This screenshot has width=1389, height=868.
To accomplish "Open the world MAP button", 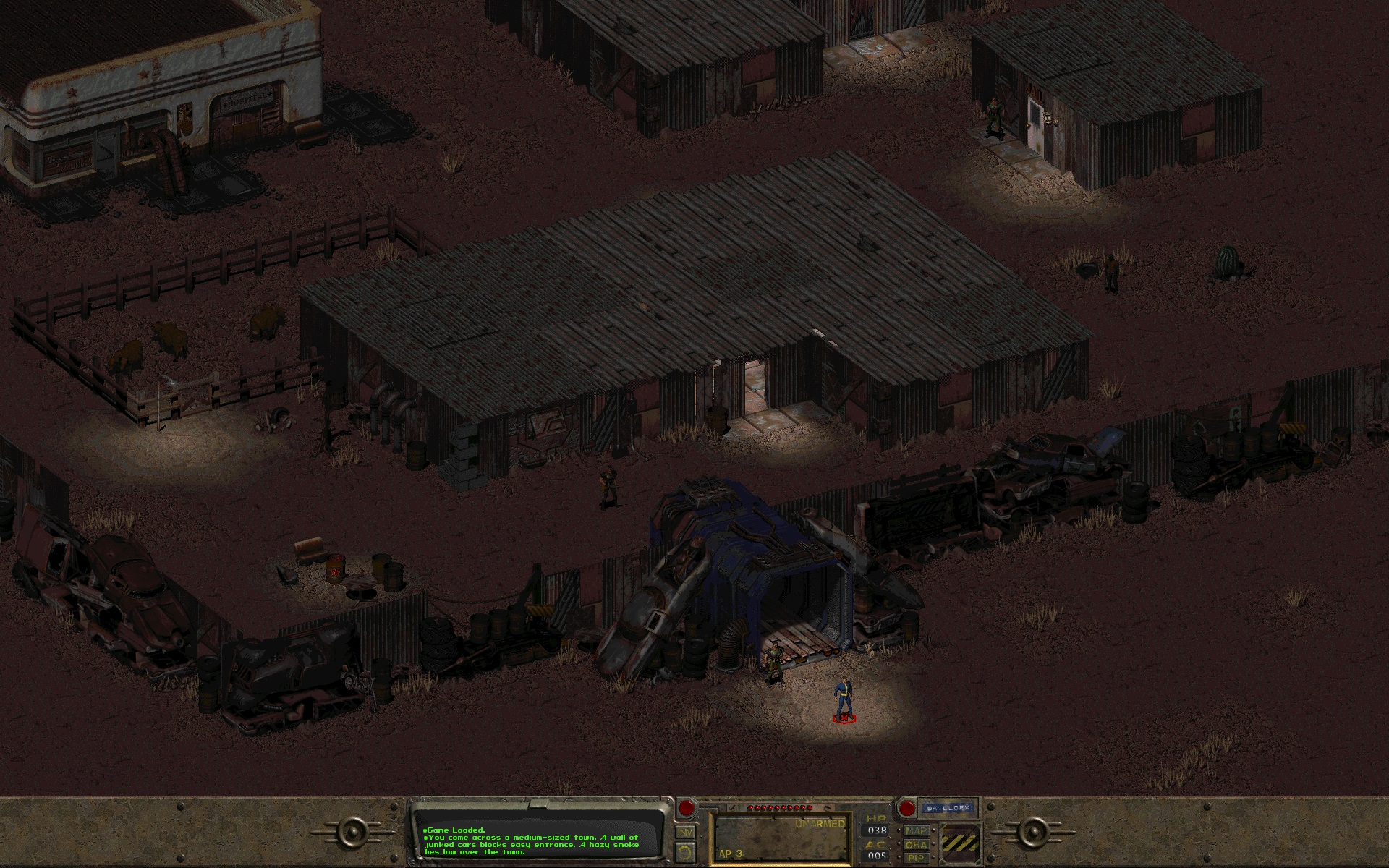I will coord(916,830).
